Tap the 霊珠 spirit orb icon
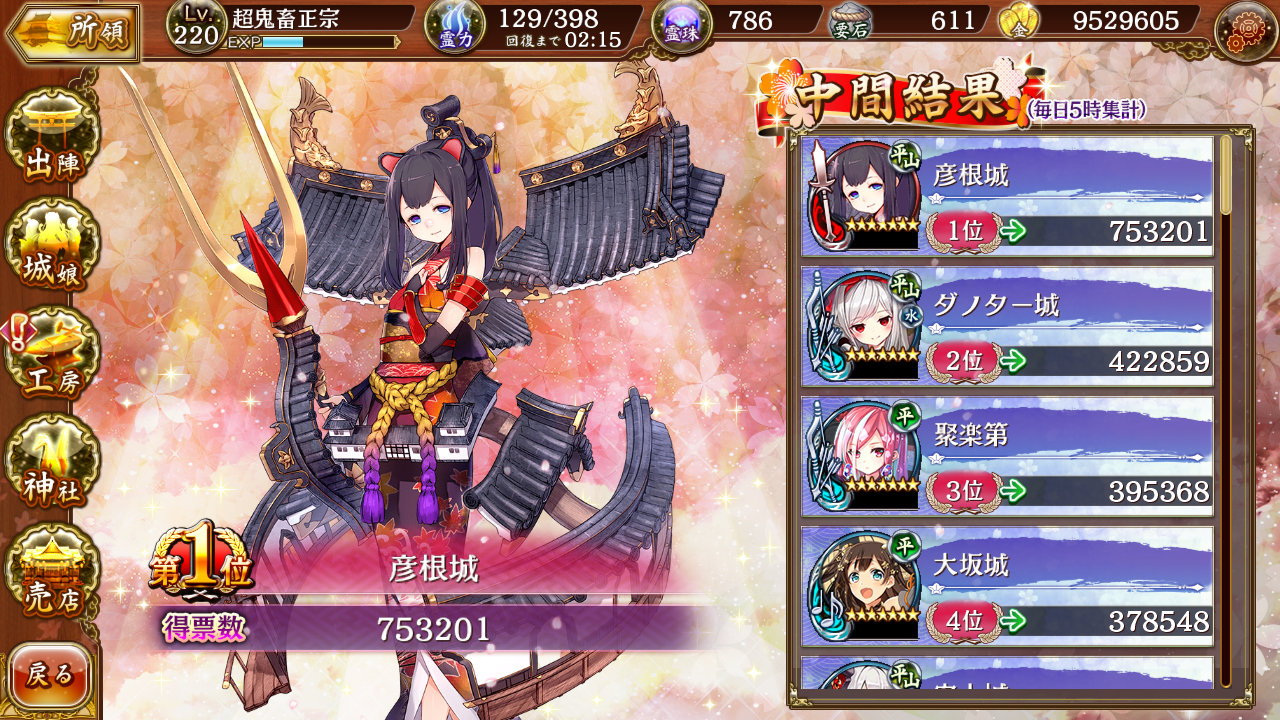 (x=682, y=25)
